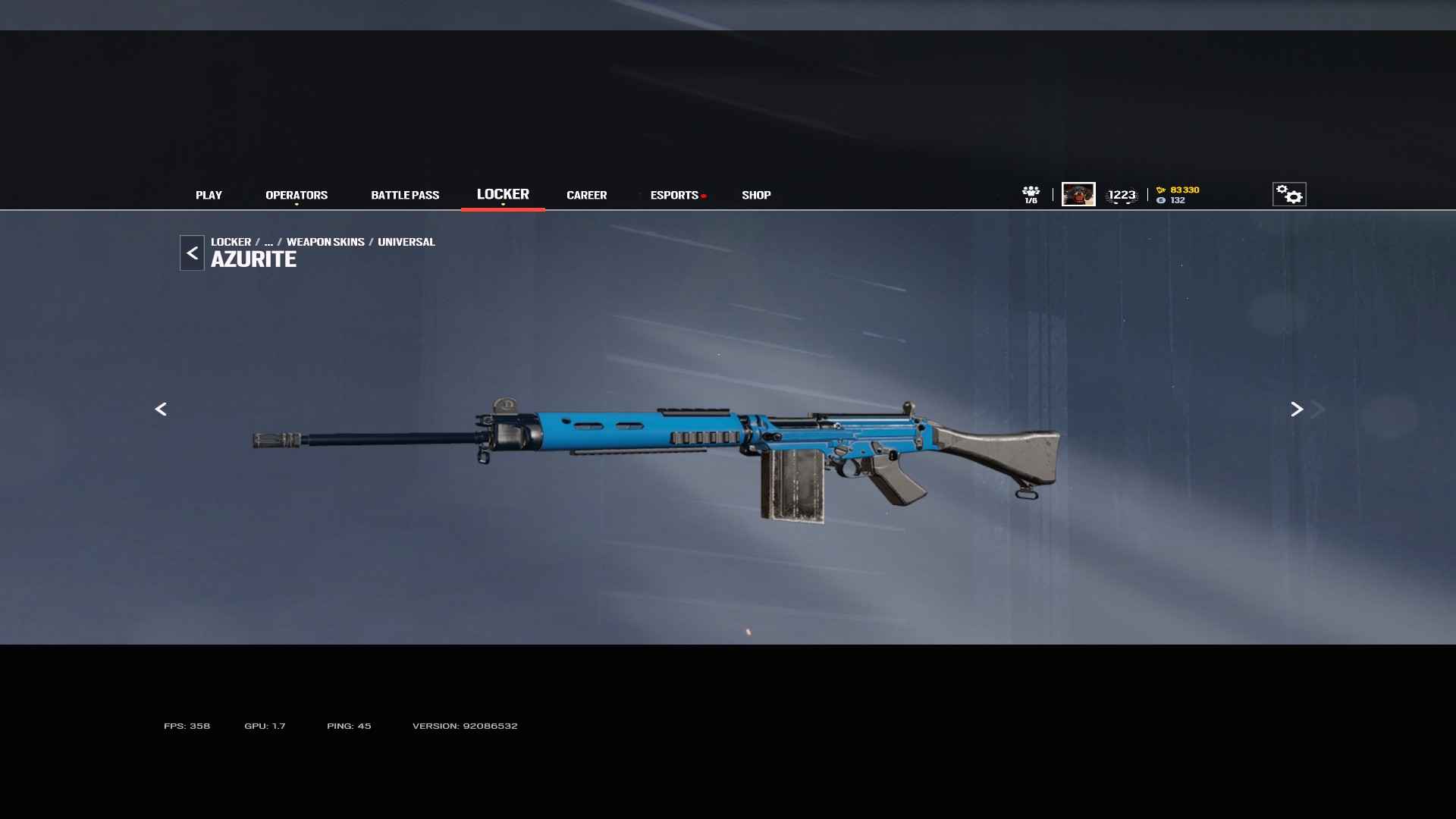Image resolution: width=1456 pixels, height=819 pixels.
Task: Switch to the Operators tab
Action: tap(297, 195)
